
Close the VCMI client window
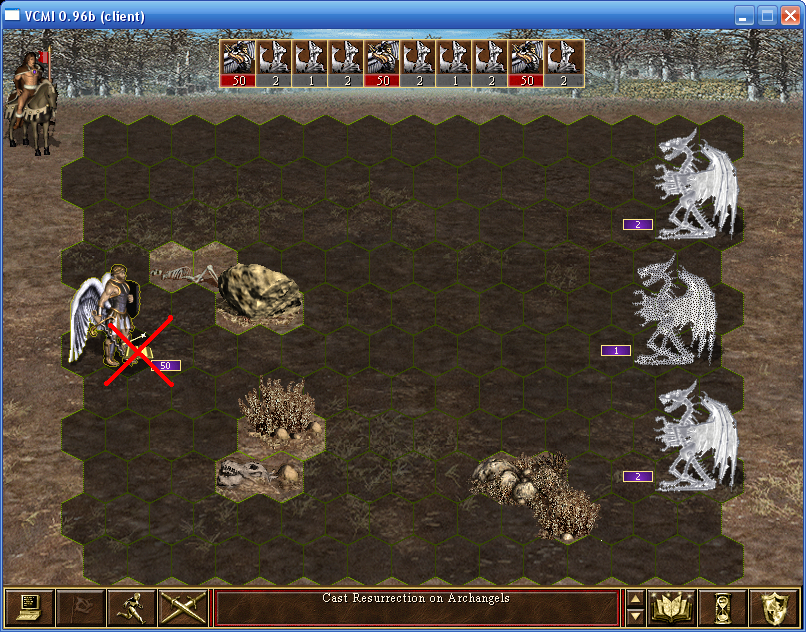click(788, 16)
